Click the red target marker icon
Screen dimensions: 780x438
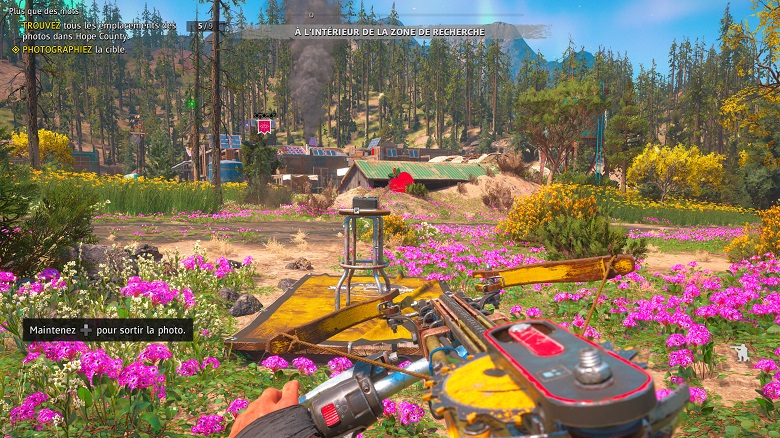[x=264, y=126]
